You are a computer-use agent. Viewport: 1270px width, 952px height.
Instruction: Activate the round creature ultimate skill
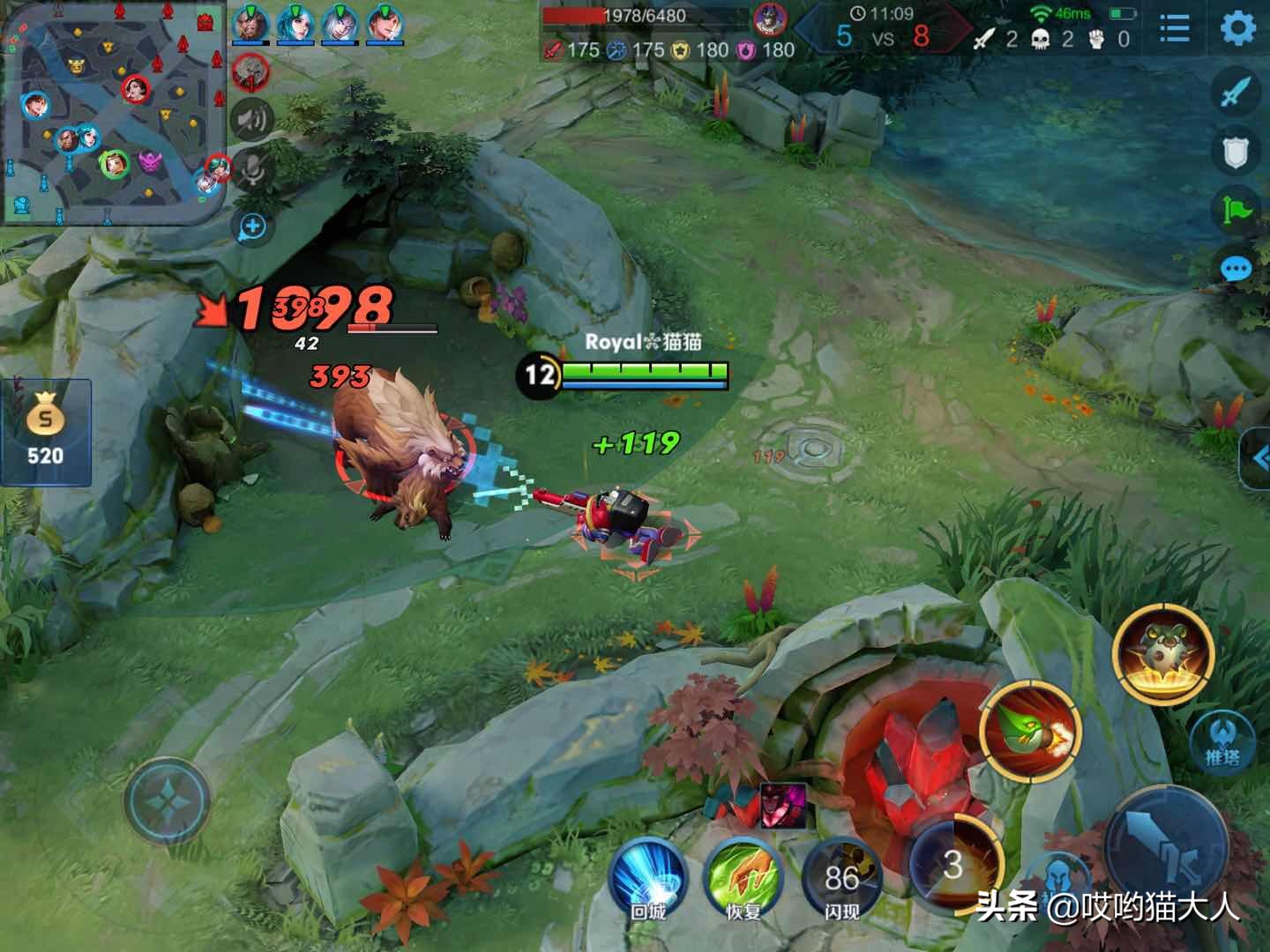(1163, 654)
